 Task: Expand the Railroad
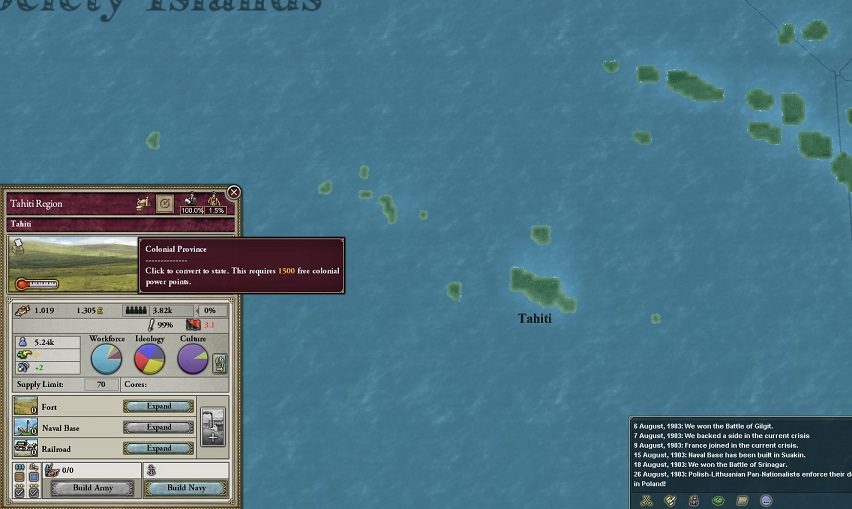point(158,448)
